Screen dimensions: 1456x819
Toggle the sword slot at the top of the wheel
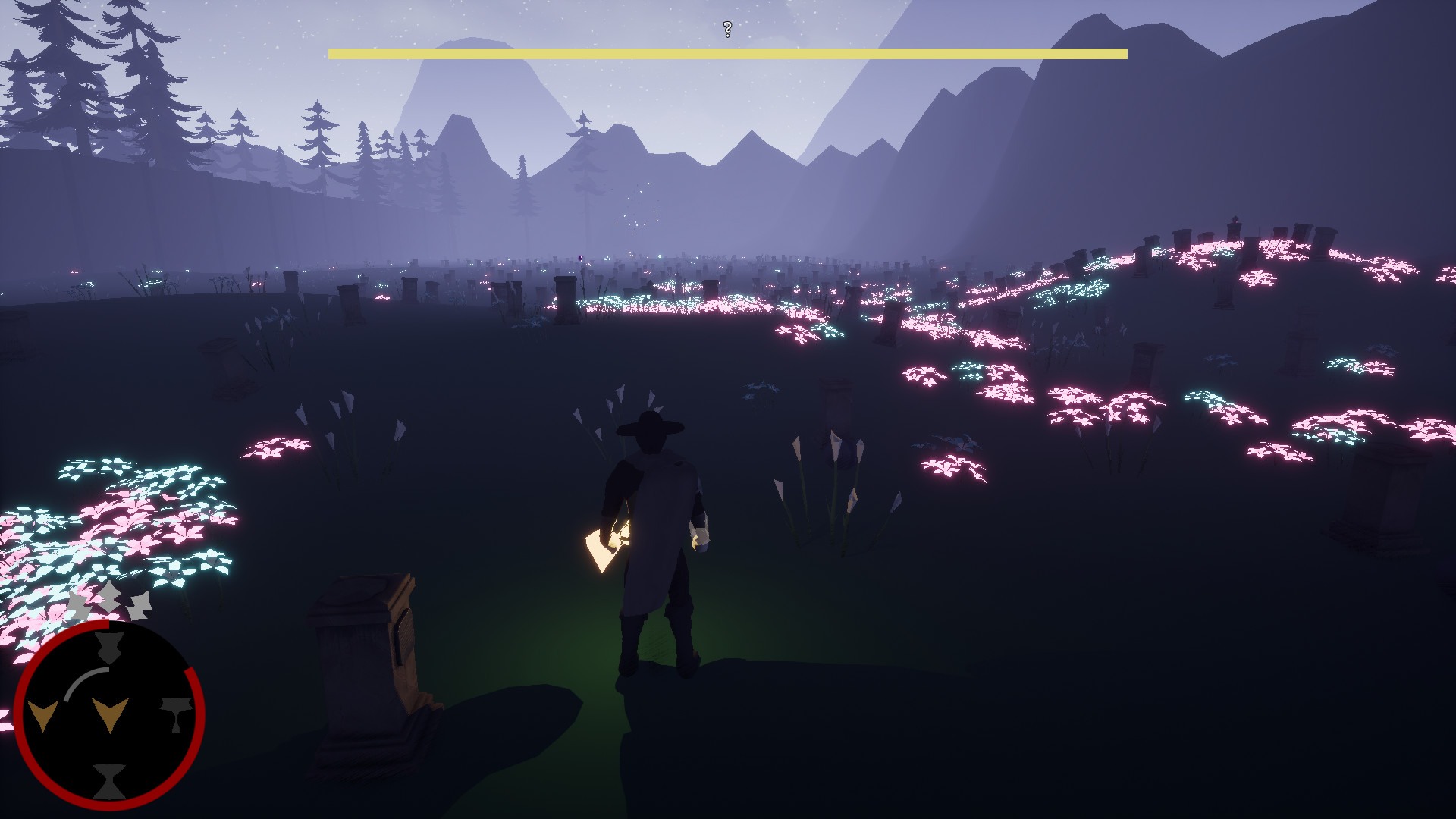coord(108,648)
